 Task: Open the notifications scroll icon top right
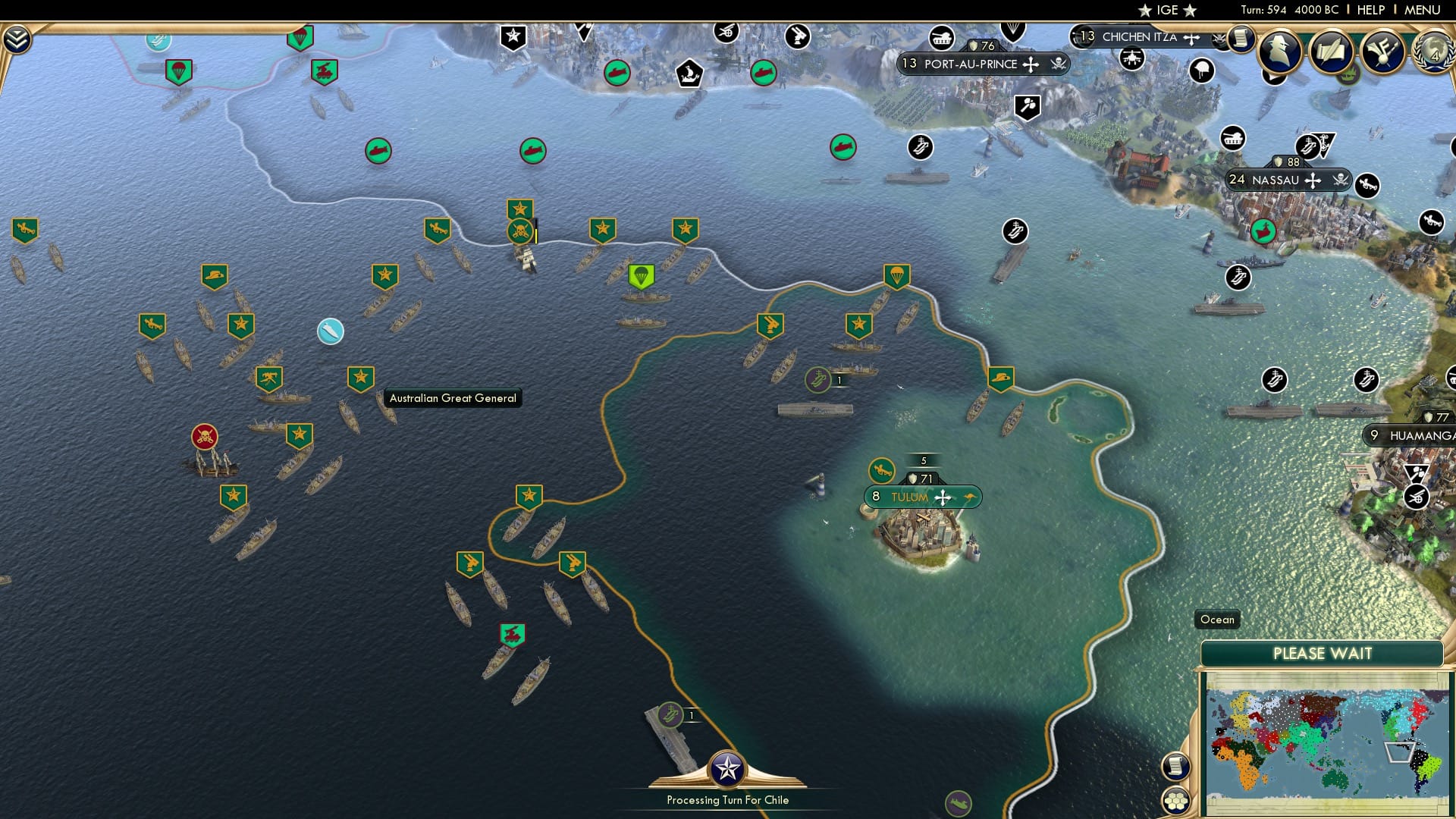1241,39
